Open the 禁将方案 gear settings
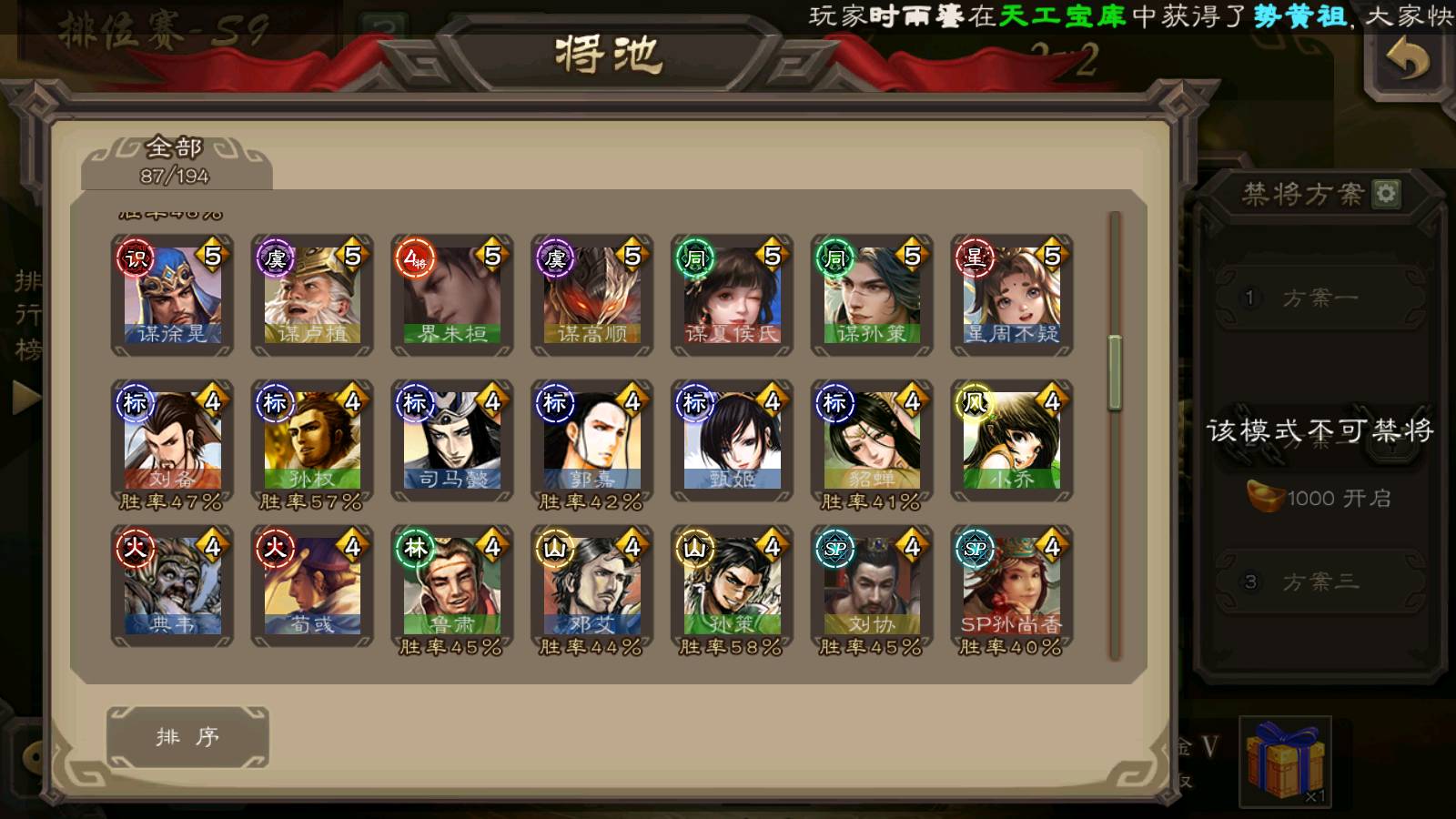The height and width of the screenshot is (819, 1456). (x=1386, y=193)
